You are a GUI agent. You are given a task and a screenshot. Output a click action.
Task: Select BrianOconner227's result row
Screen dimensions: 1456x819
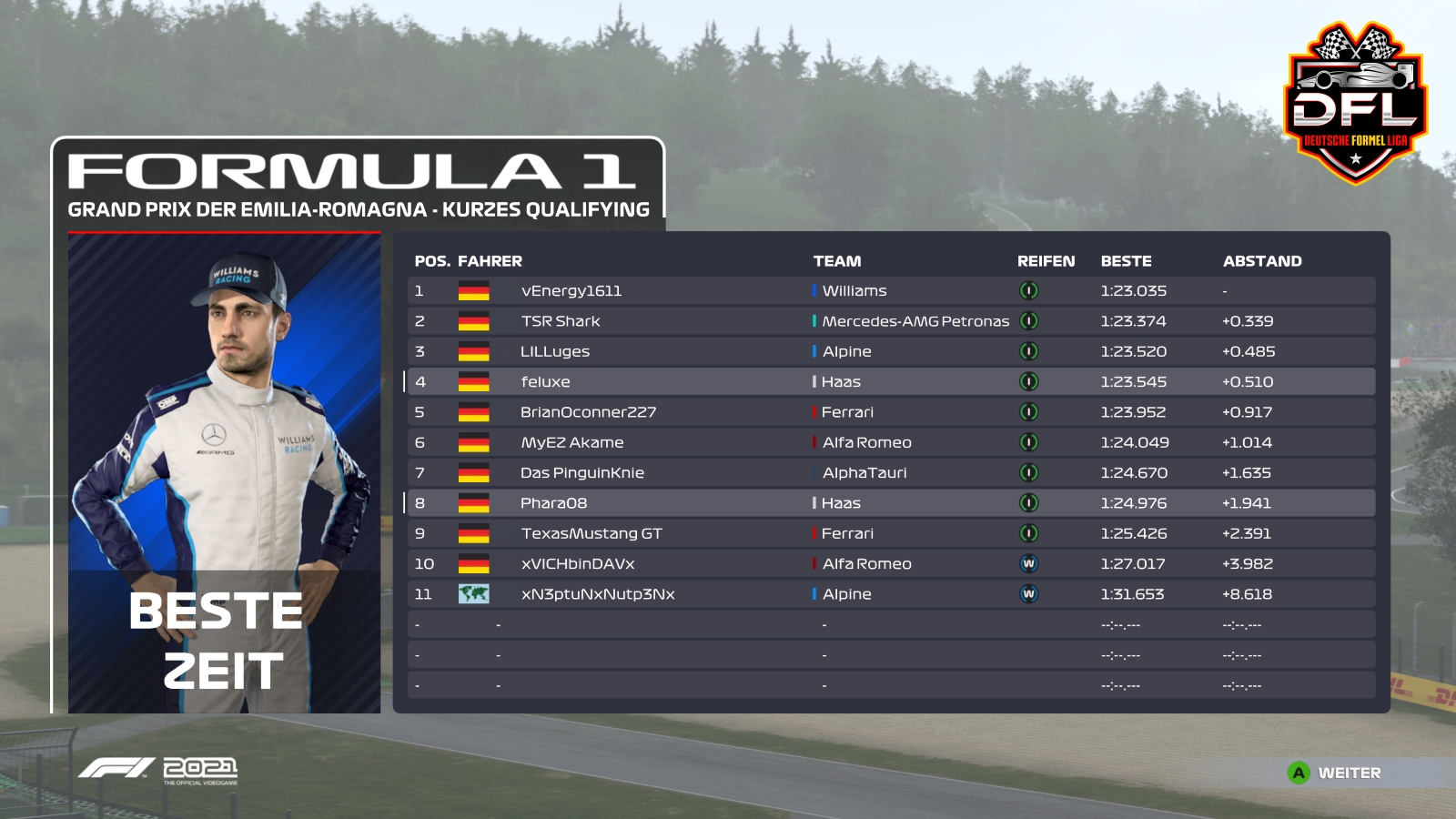pos(890,412)
